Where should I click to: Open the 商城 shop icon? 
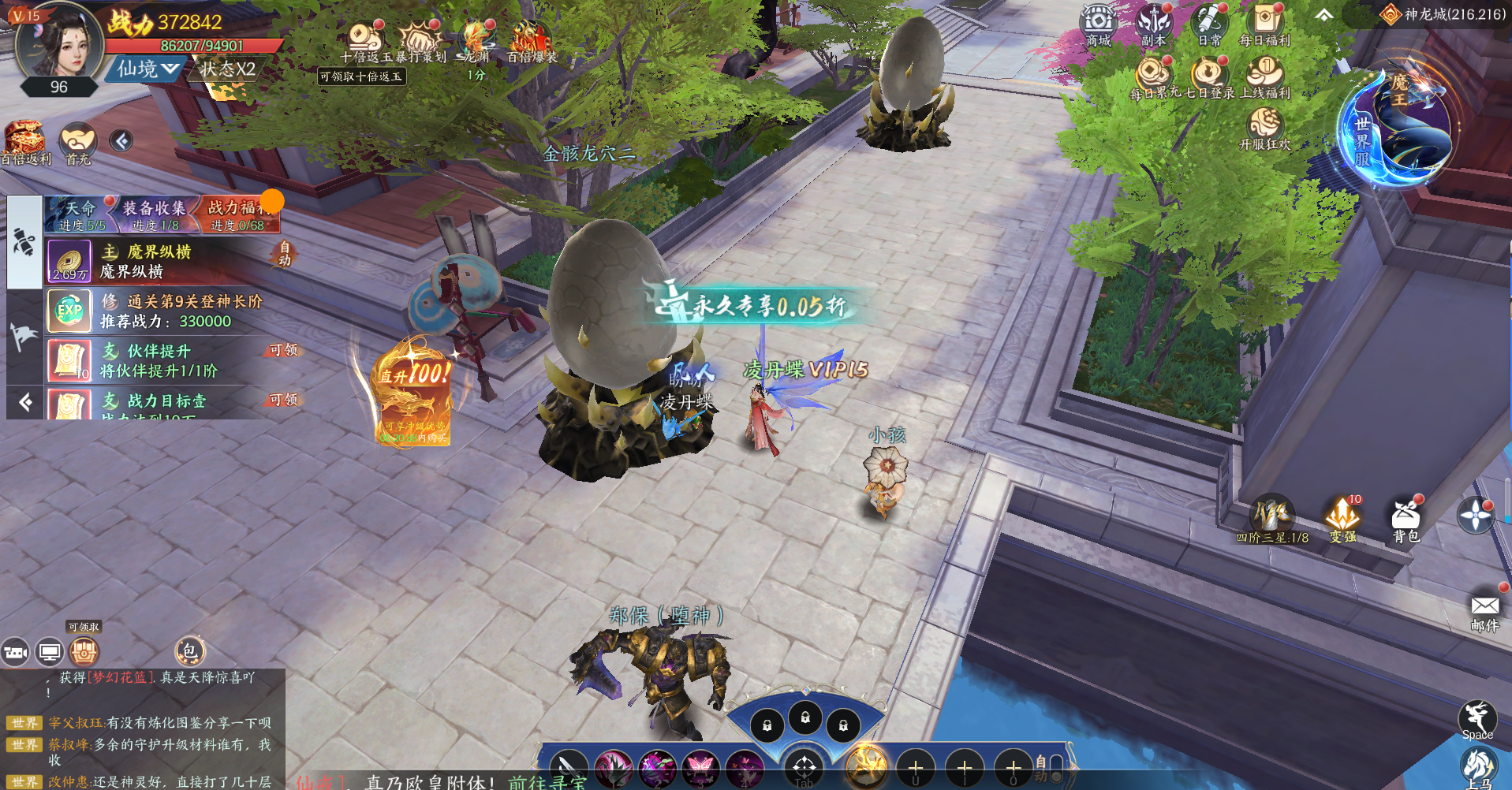point(1097,24)
